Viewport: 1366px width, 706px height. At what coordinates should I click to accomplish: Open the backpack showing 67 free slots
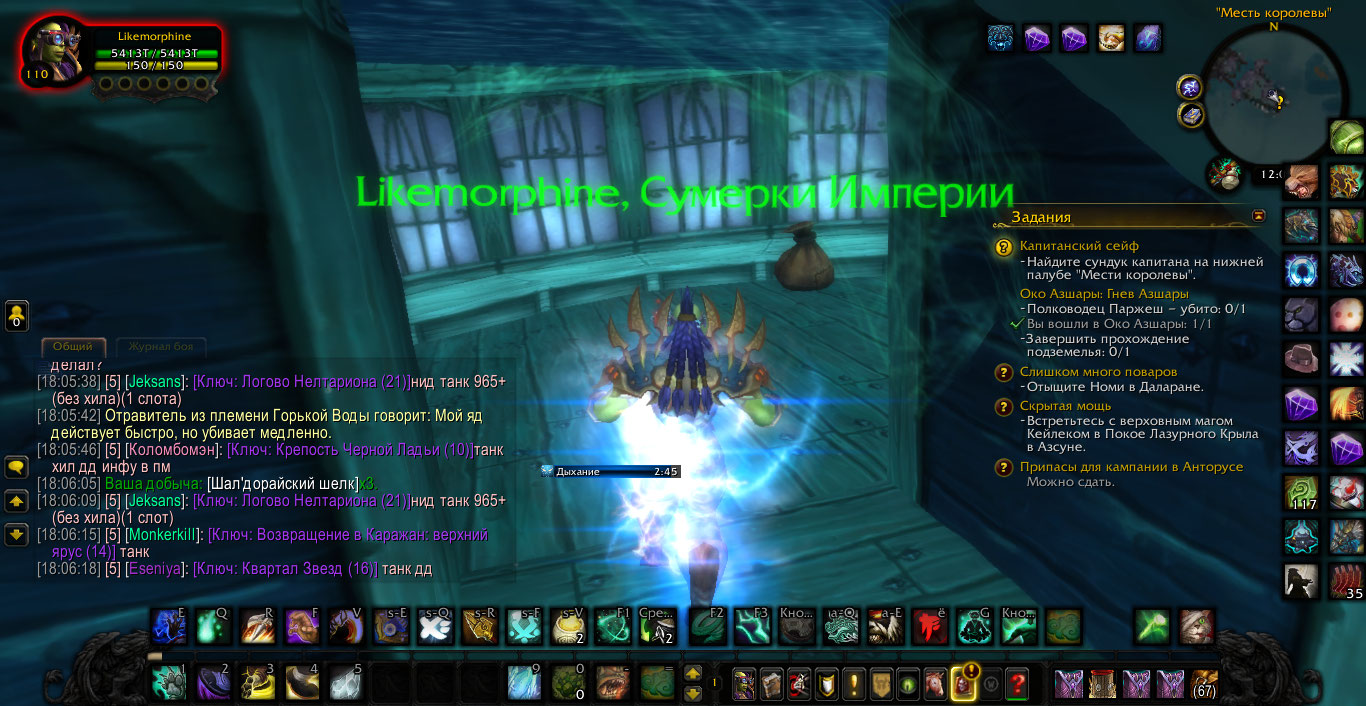click(x=1205, y=685)
